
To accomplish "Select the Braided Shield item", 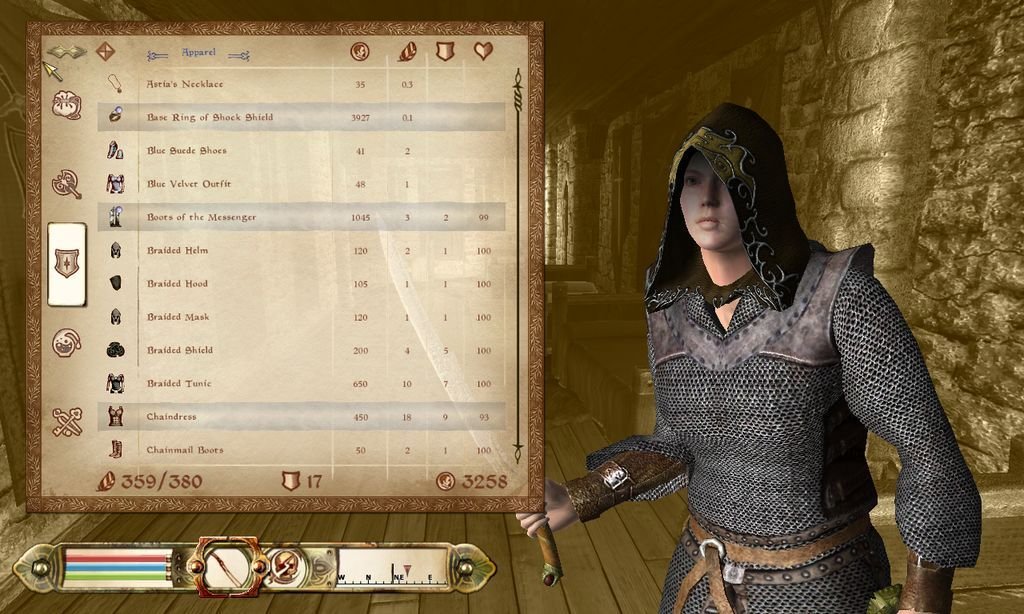I will pos(180,350).
